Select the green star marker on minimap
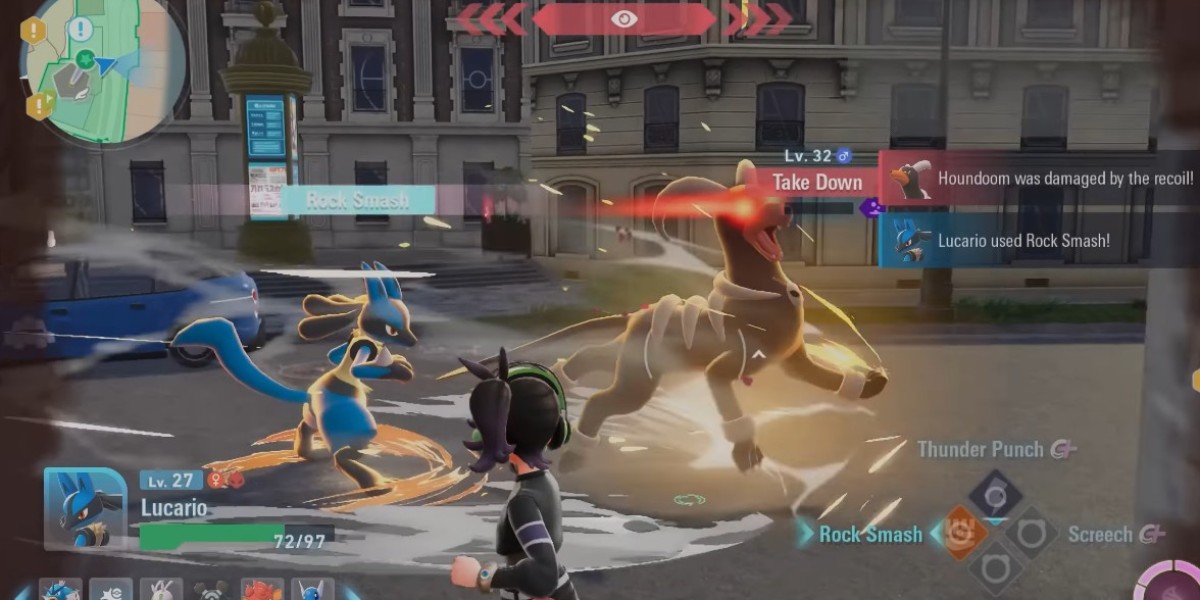Image resolution: width=1200 pixels, height=600 pixels. (x=86, y=58)
